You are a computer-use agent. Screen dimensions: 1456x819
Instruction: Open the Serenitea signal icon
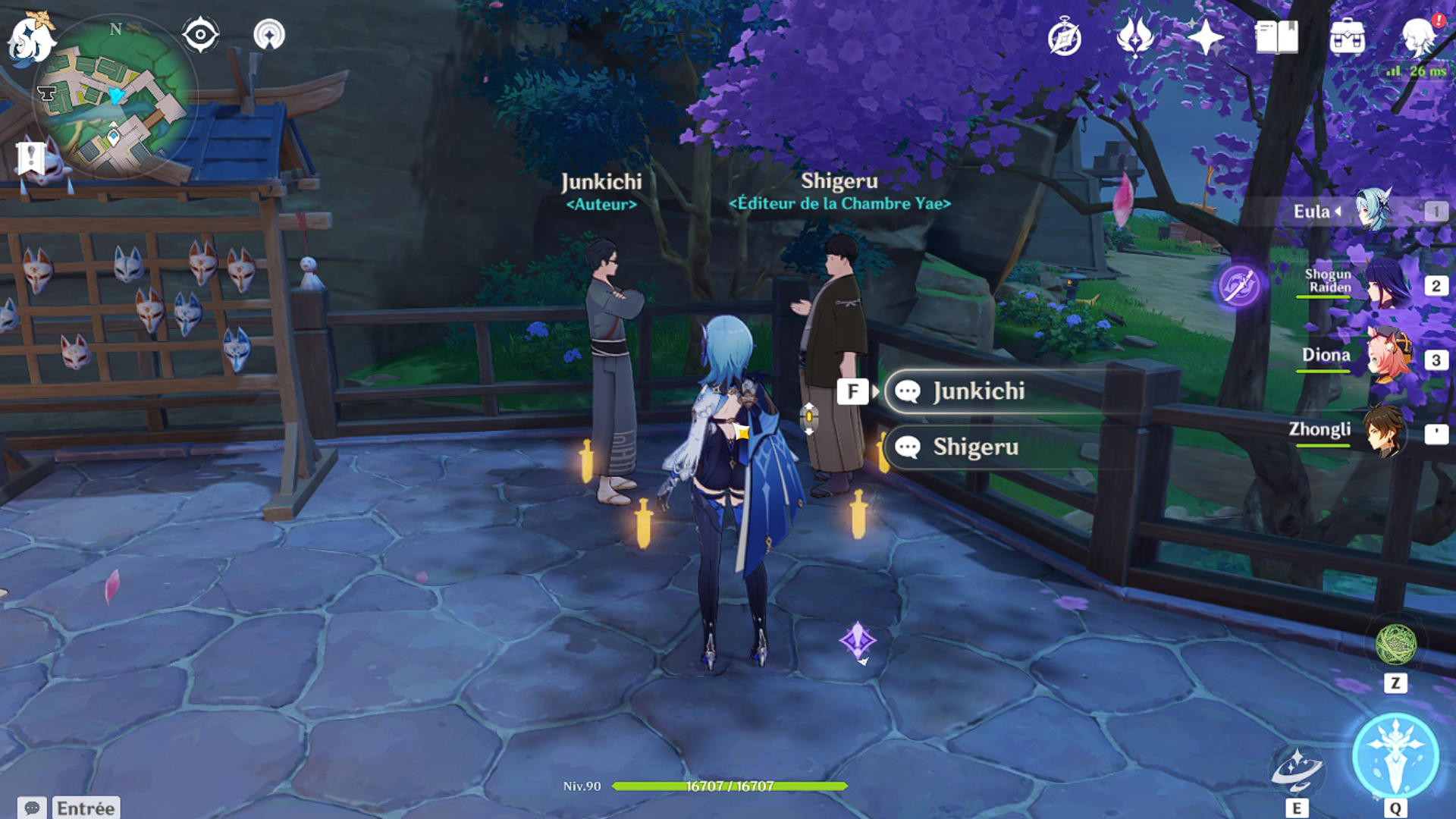pos(268,35)
